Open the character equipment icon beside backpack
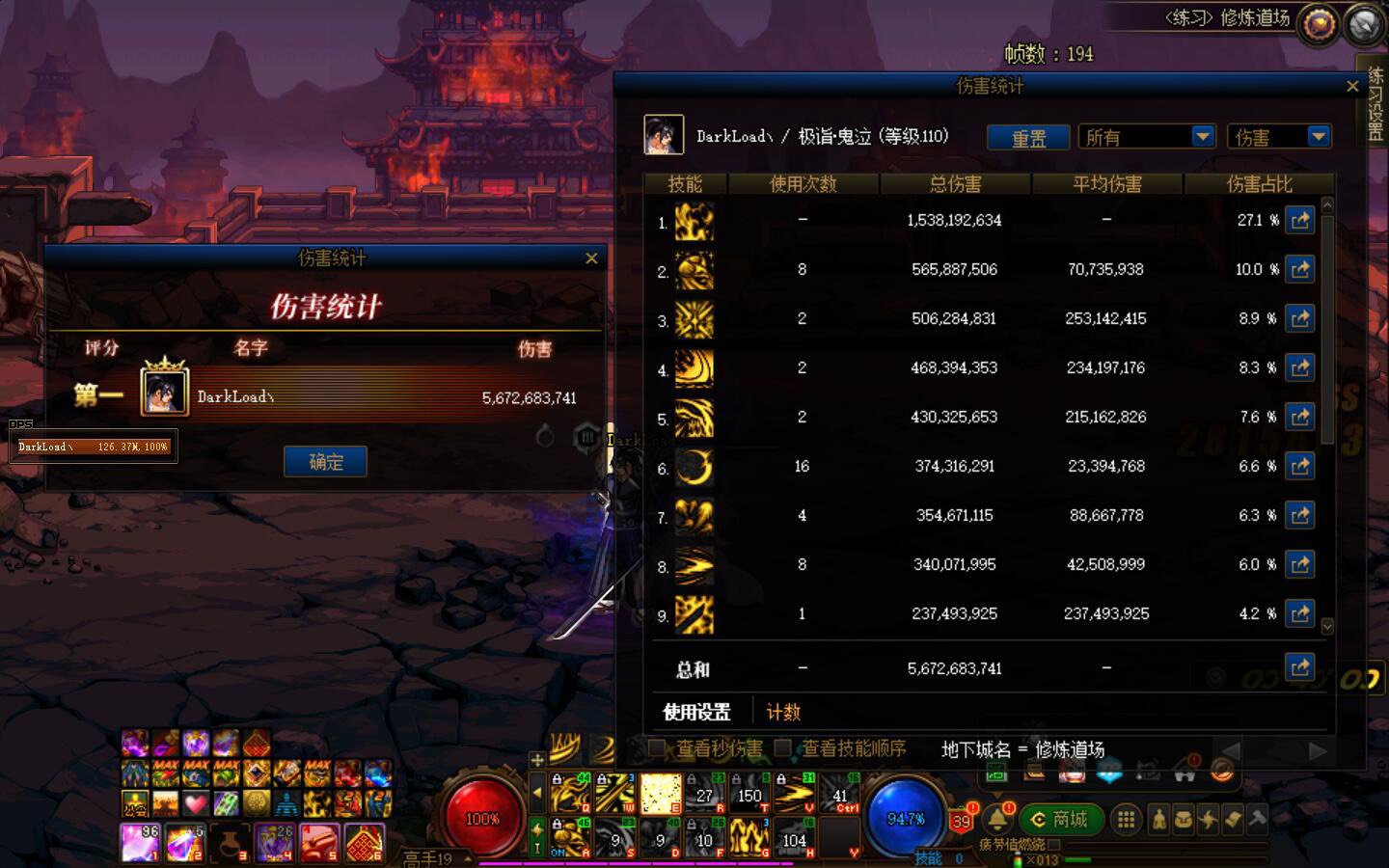 (x=1157, y=818)
